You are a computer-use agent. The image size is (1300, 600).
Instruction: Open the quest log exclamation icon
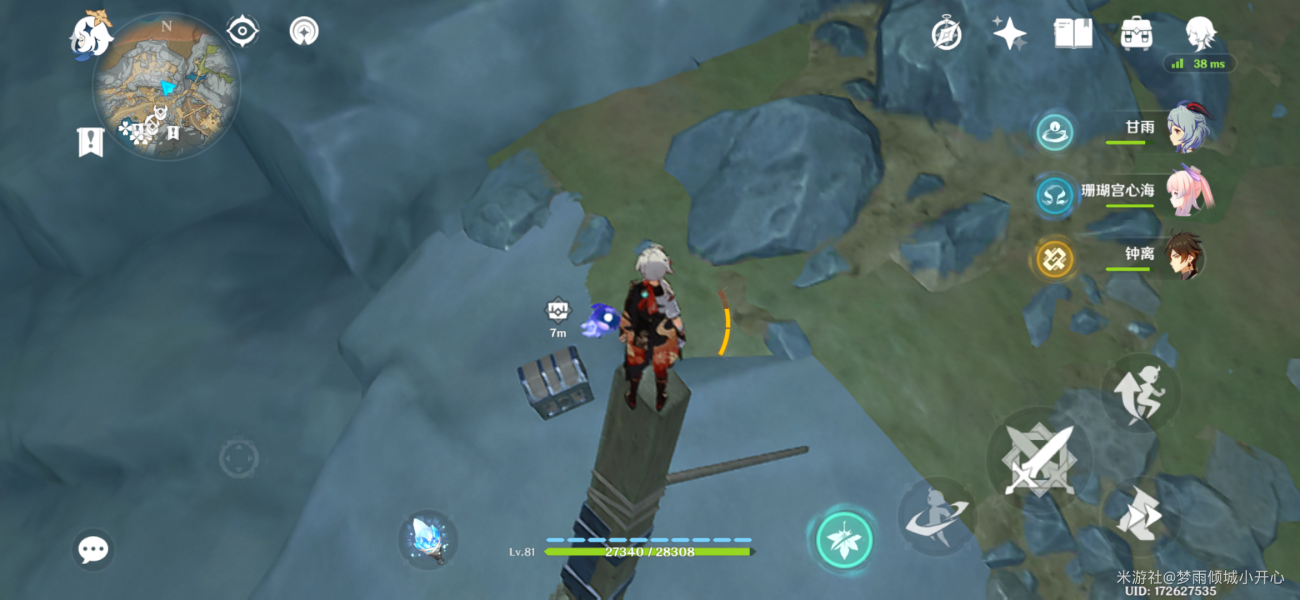click(x=90, y=142)
